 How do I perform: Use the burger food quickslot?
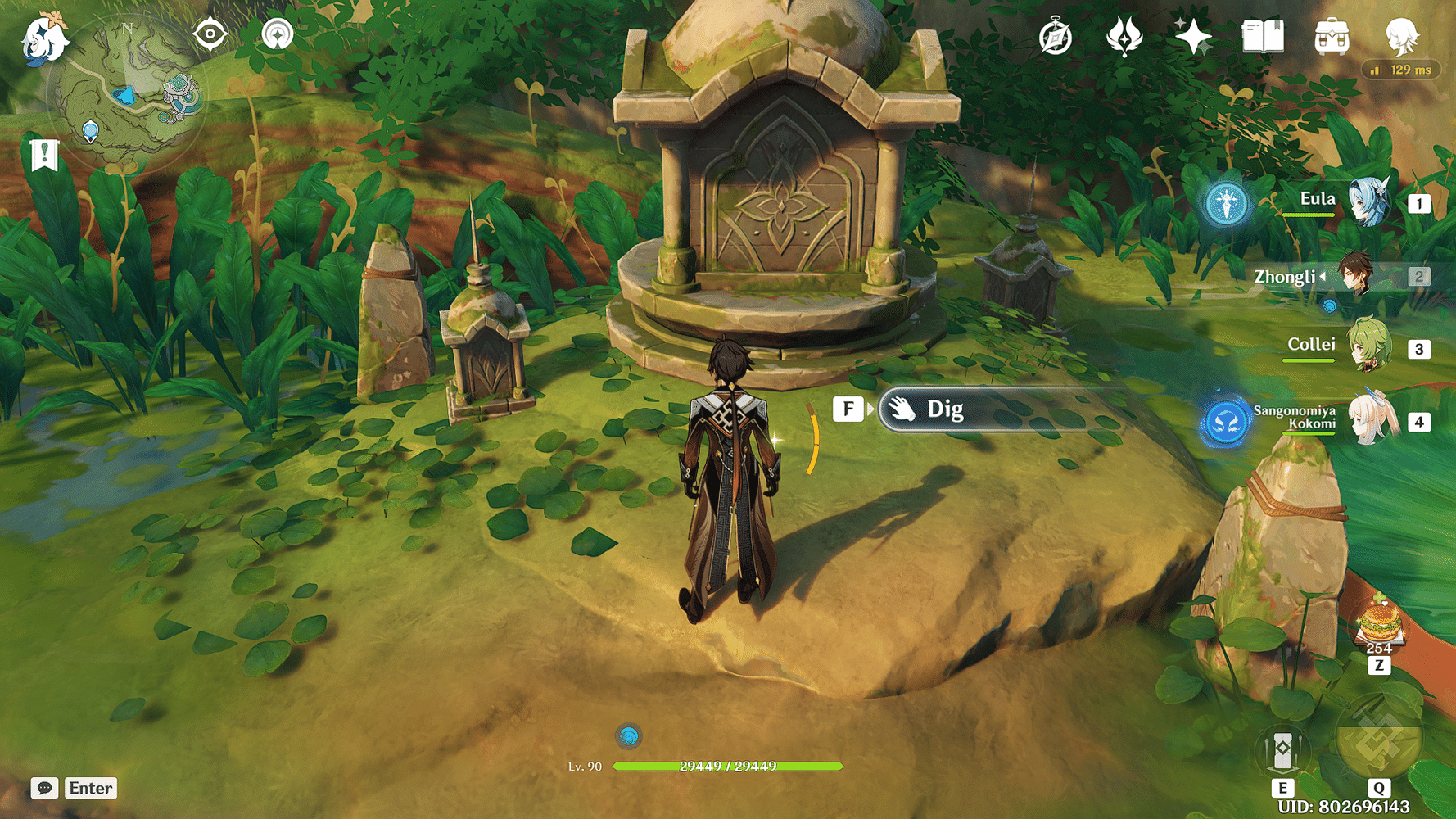[1378, 625]
